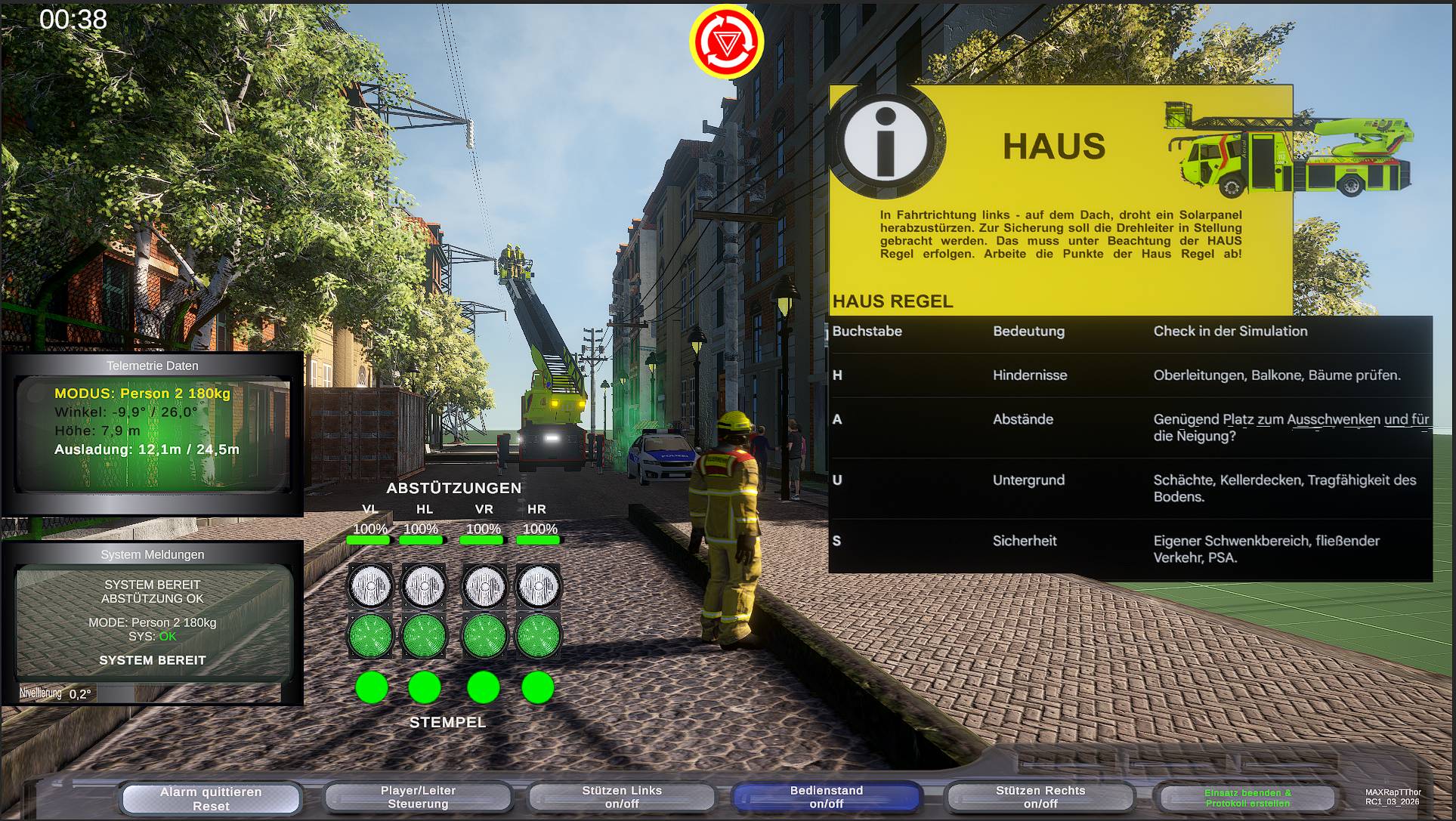Click the green HL signal light

pyautogui.click(x=425, y=636)
